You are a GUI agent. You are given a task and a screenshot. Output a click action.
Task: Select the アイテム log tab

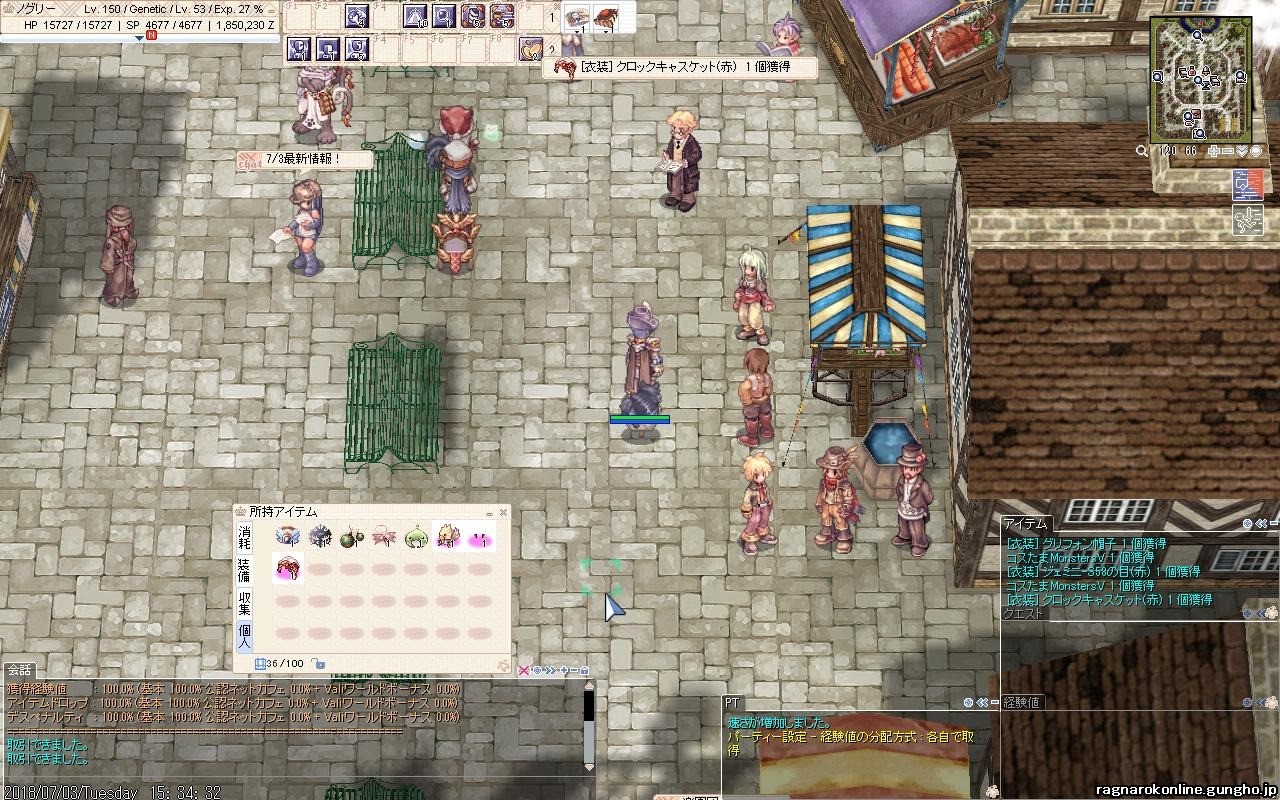click(x=1026, y=523)
